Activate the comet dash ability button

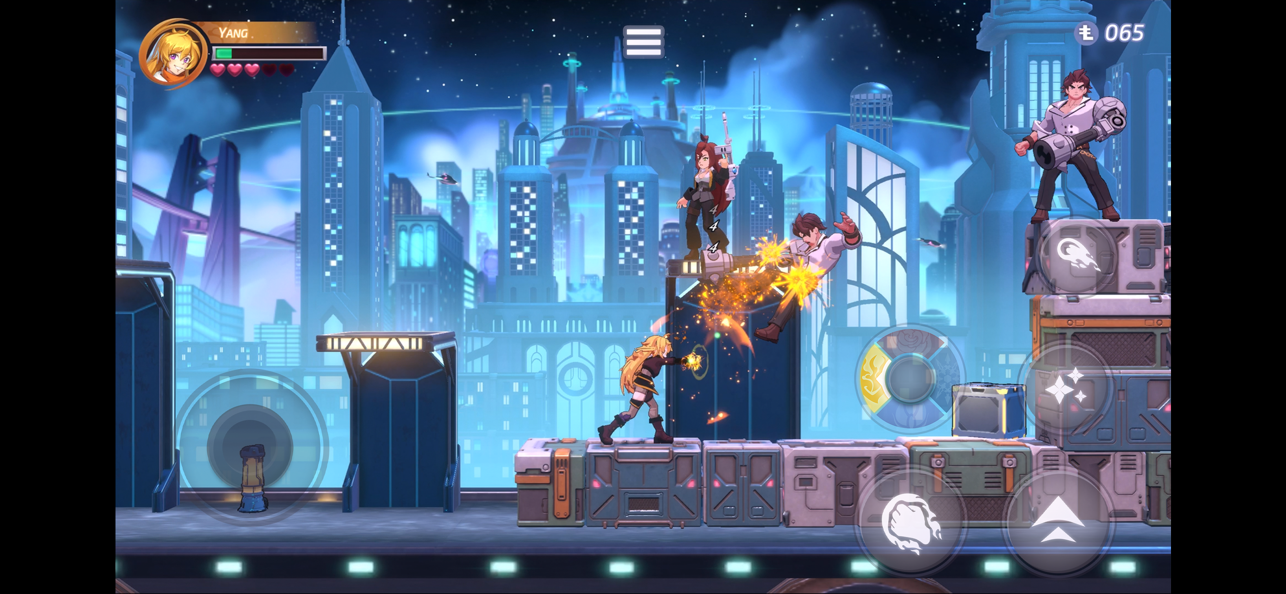(x=1077, y=256)
